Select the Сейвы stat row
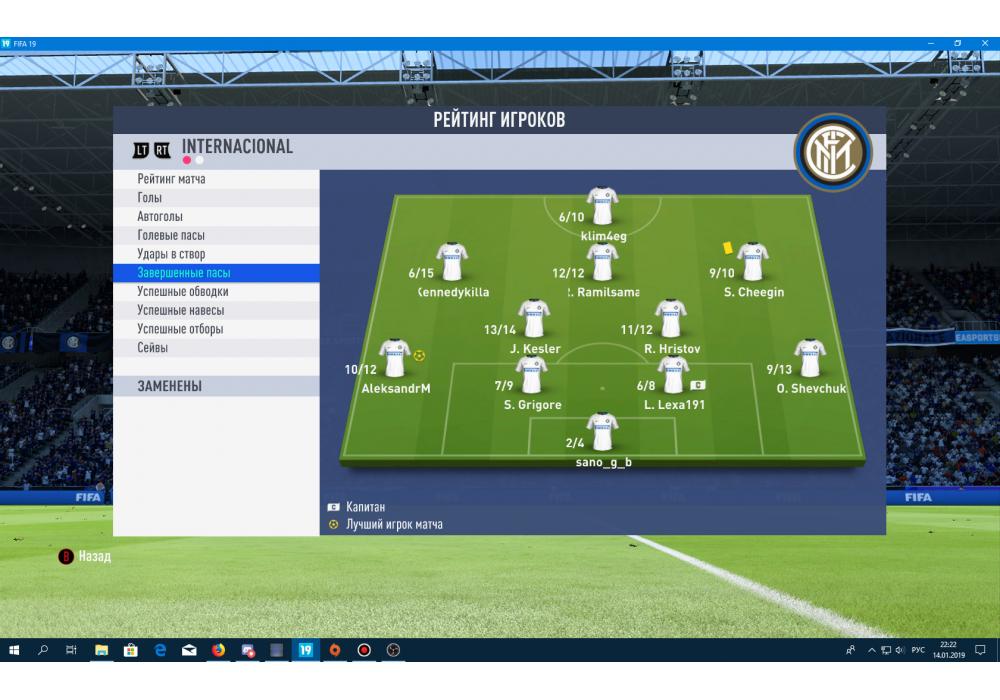The image size is (1000, 700). 153,348
